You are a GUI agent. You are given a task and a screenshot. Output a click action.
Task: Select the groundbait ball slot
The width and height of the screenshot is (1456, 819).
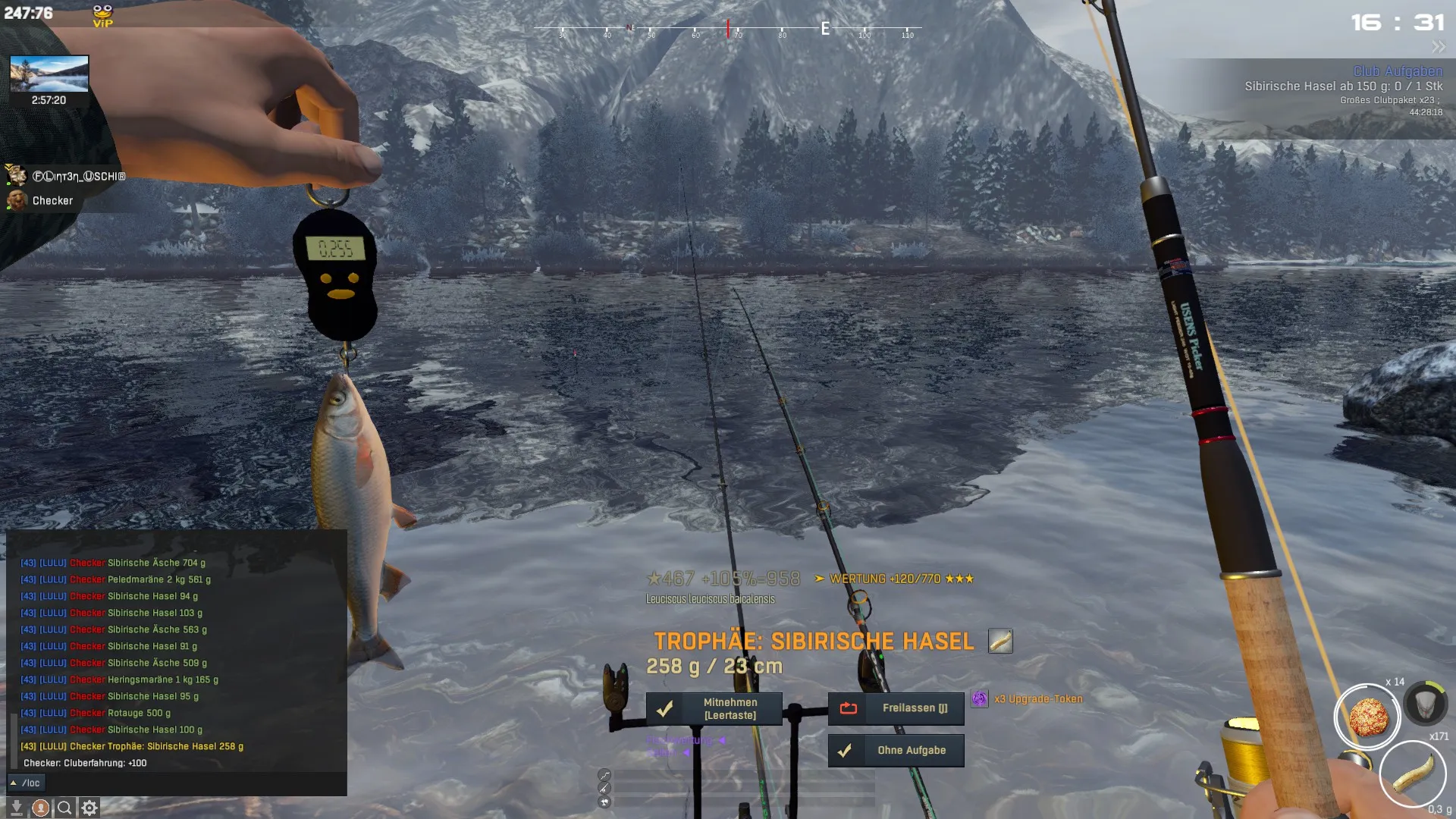1367,717
